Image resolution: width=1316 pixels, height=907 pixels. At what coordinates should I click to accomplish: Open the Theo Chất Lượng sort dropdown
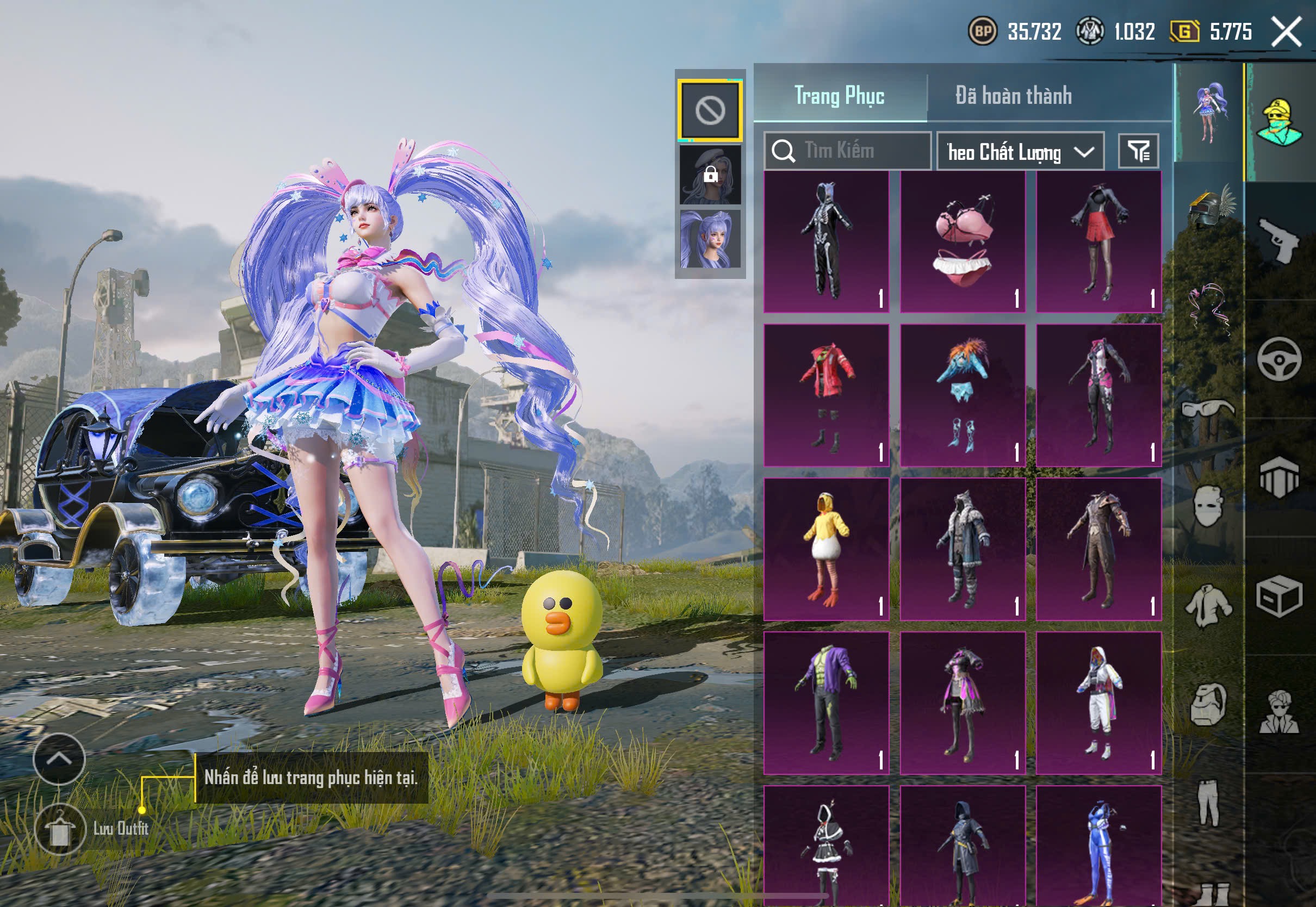coord(1020,152)
